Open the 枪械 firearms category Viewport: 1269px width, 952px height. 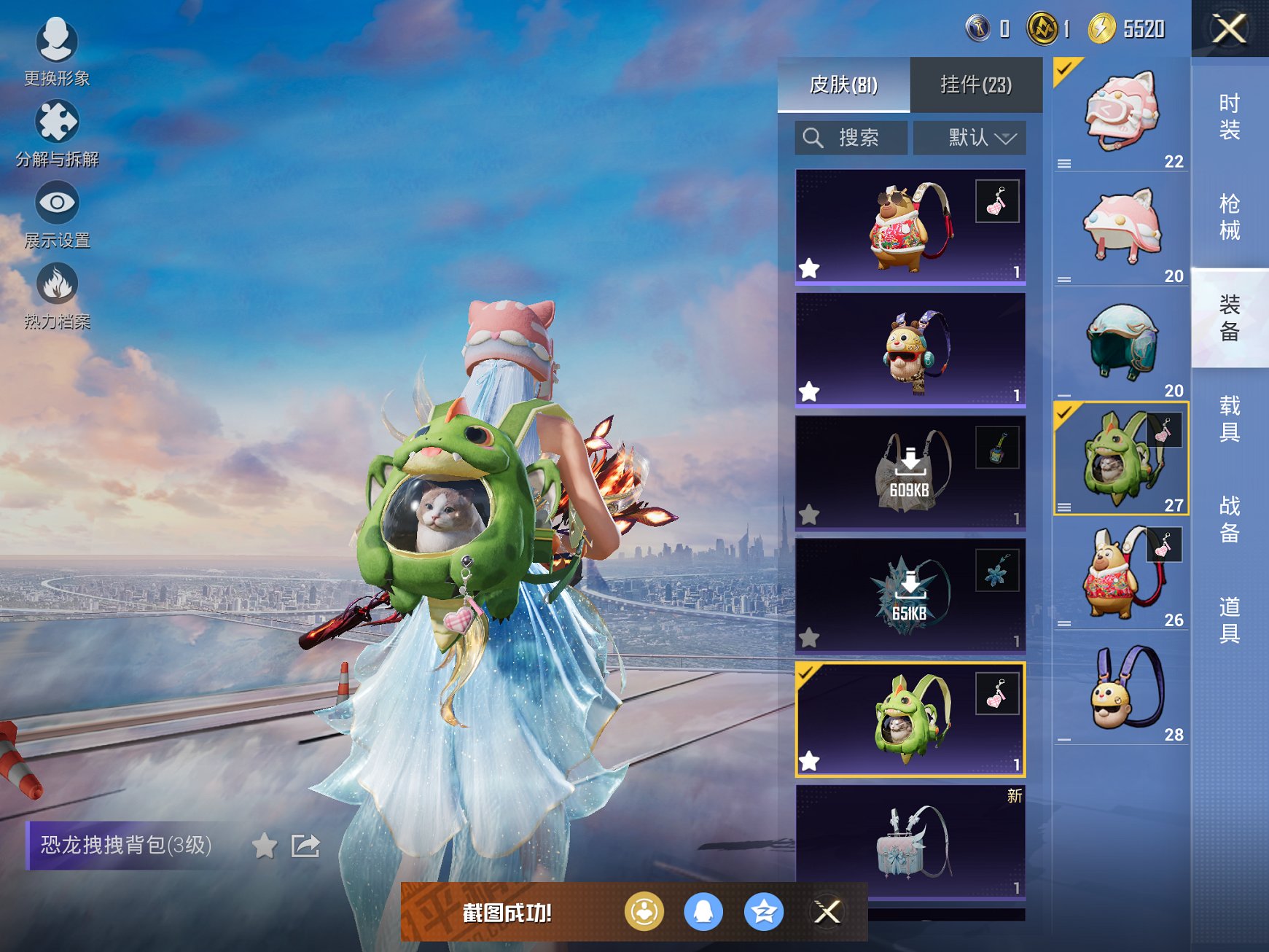click(1230, 216)
